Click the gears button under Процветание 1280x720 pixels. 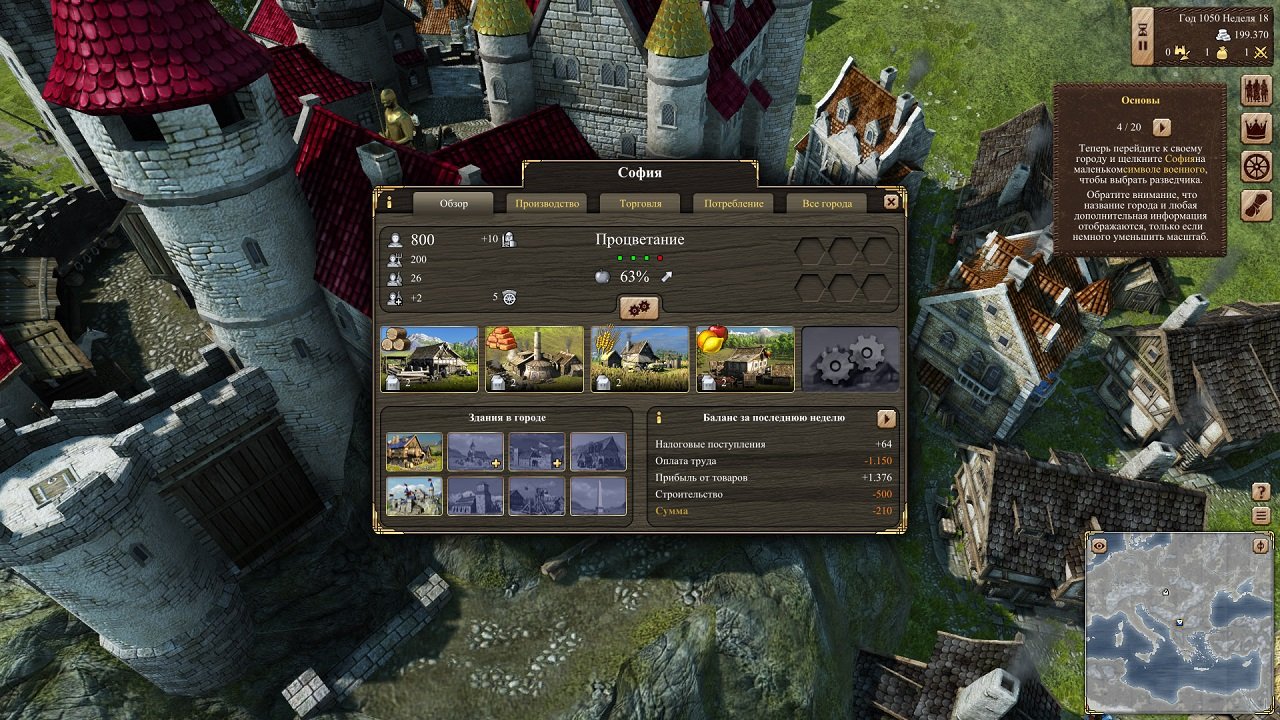638,308
